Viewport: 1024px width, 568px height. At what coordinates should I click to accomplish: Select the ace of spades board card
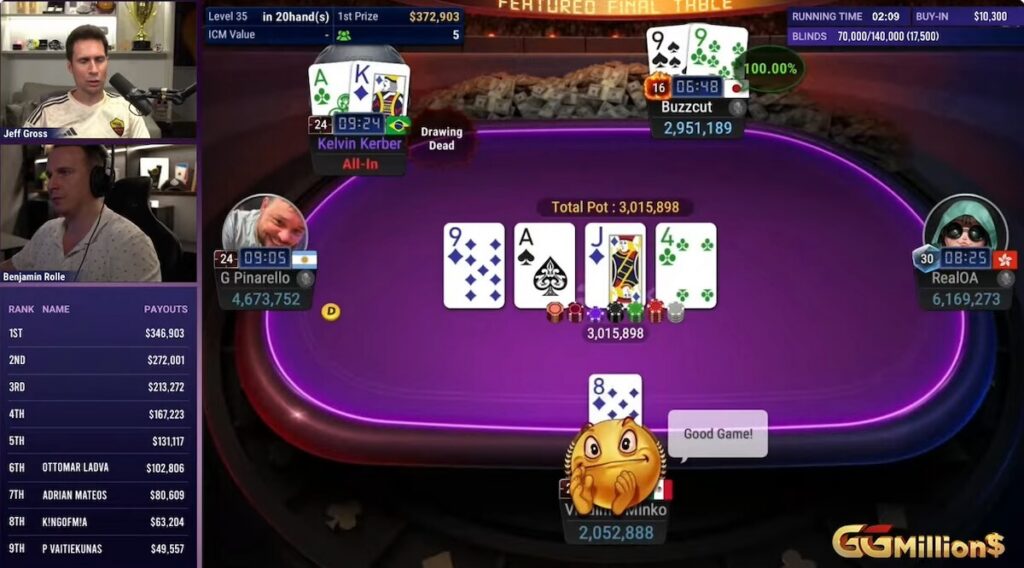(x=544, y=265)
